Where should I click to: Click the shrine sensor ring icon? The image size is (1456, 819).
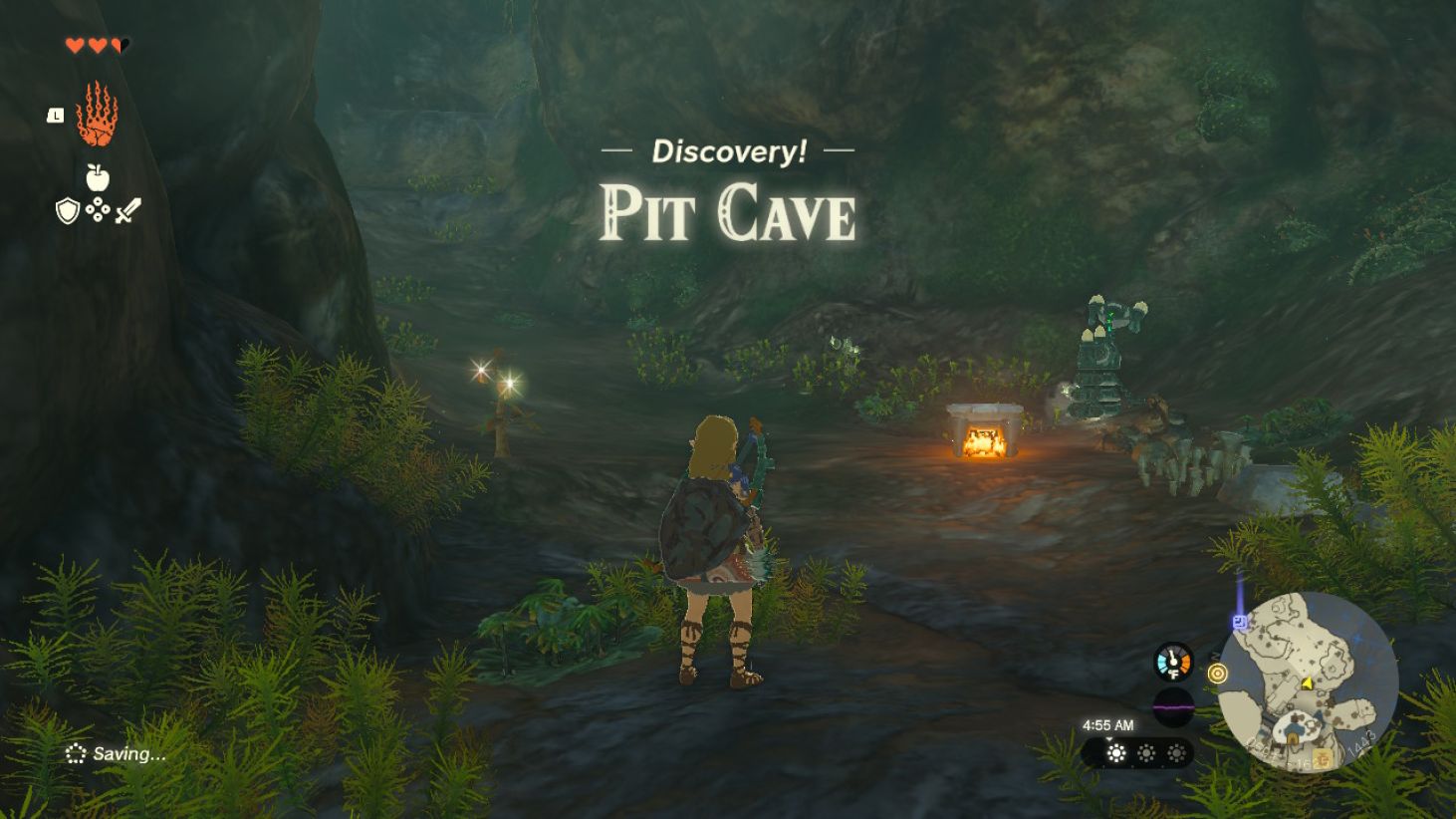[1217, 675]
